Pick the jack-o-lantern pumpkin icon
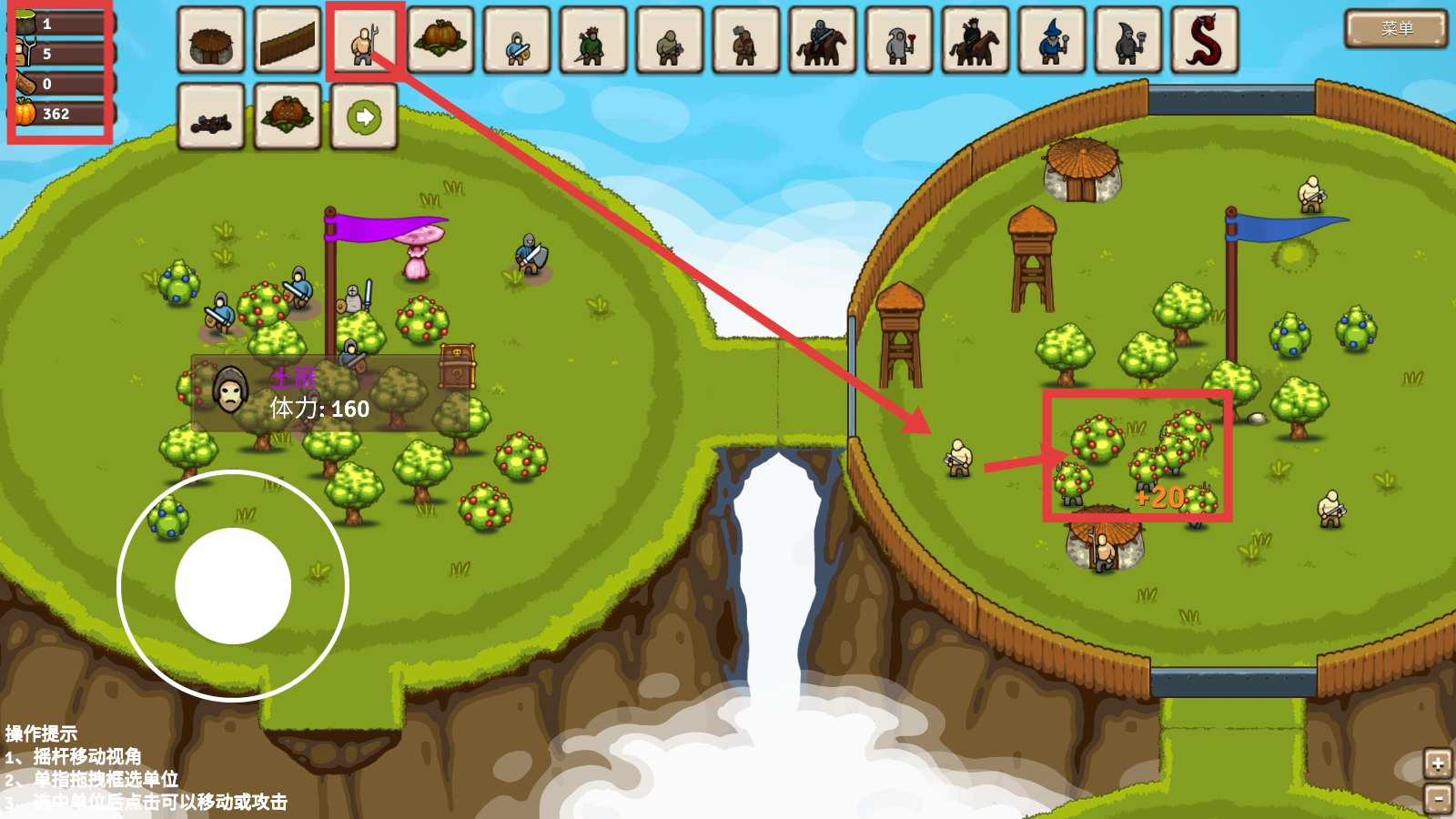The height and width of the screenshot is (819, 1456). pos(288,117)
